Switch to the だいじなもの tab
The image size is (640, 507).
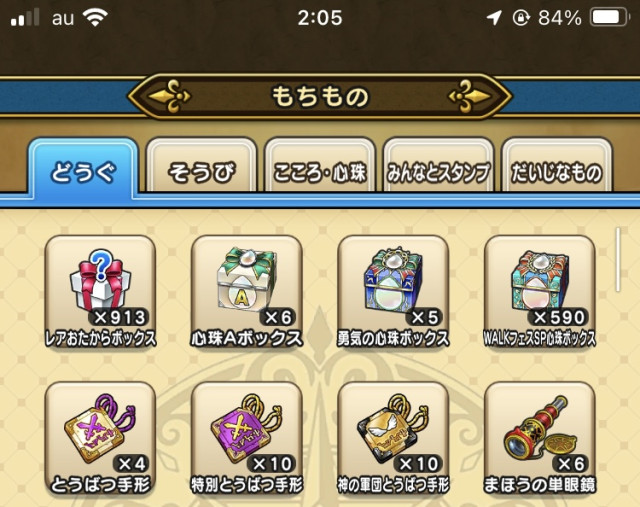(557, 173)
